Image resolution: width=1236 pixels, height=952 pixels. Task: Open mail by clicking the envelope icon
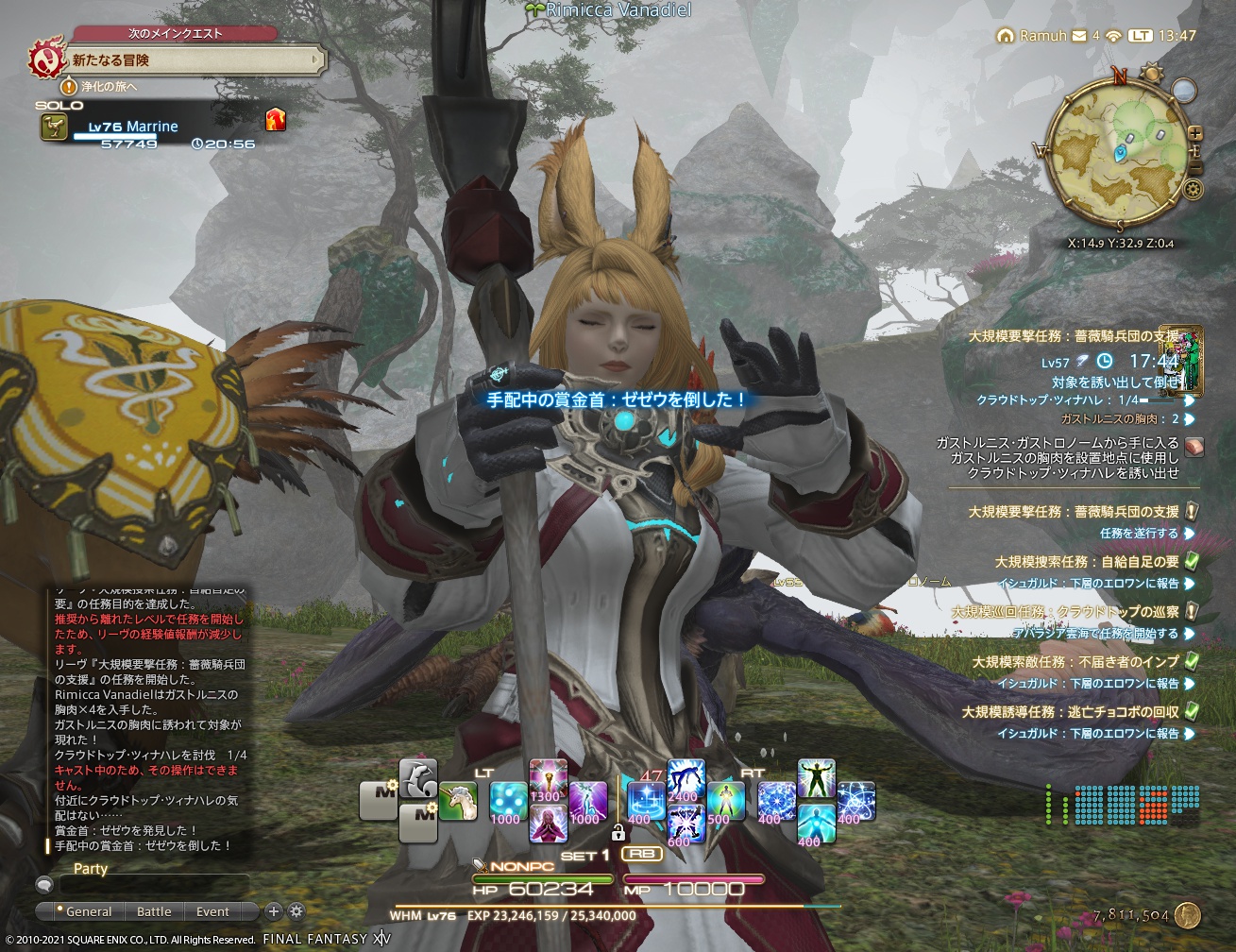tap(1079, 35)
